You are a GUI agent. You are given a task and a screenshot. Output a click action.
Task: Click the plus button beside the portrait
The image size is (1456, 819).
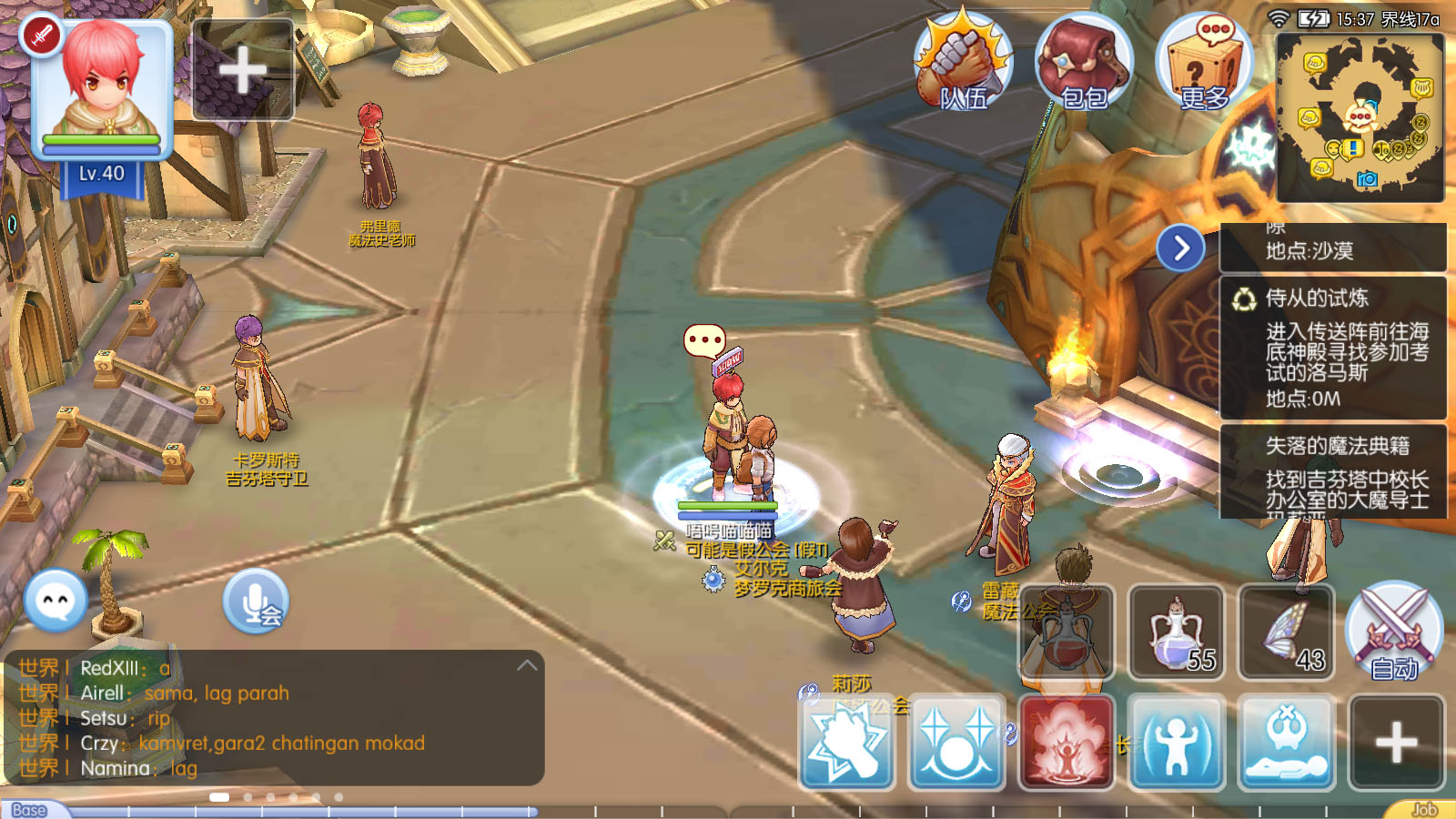(x=242, y=70)
